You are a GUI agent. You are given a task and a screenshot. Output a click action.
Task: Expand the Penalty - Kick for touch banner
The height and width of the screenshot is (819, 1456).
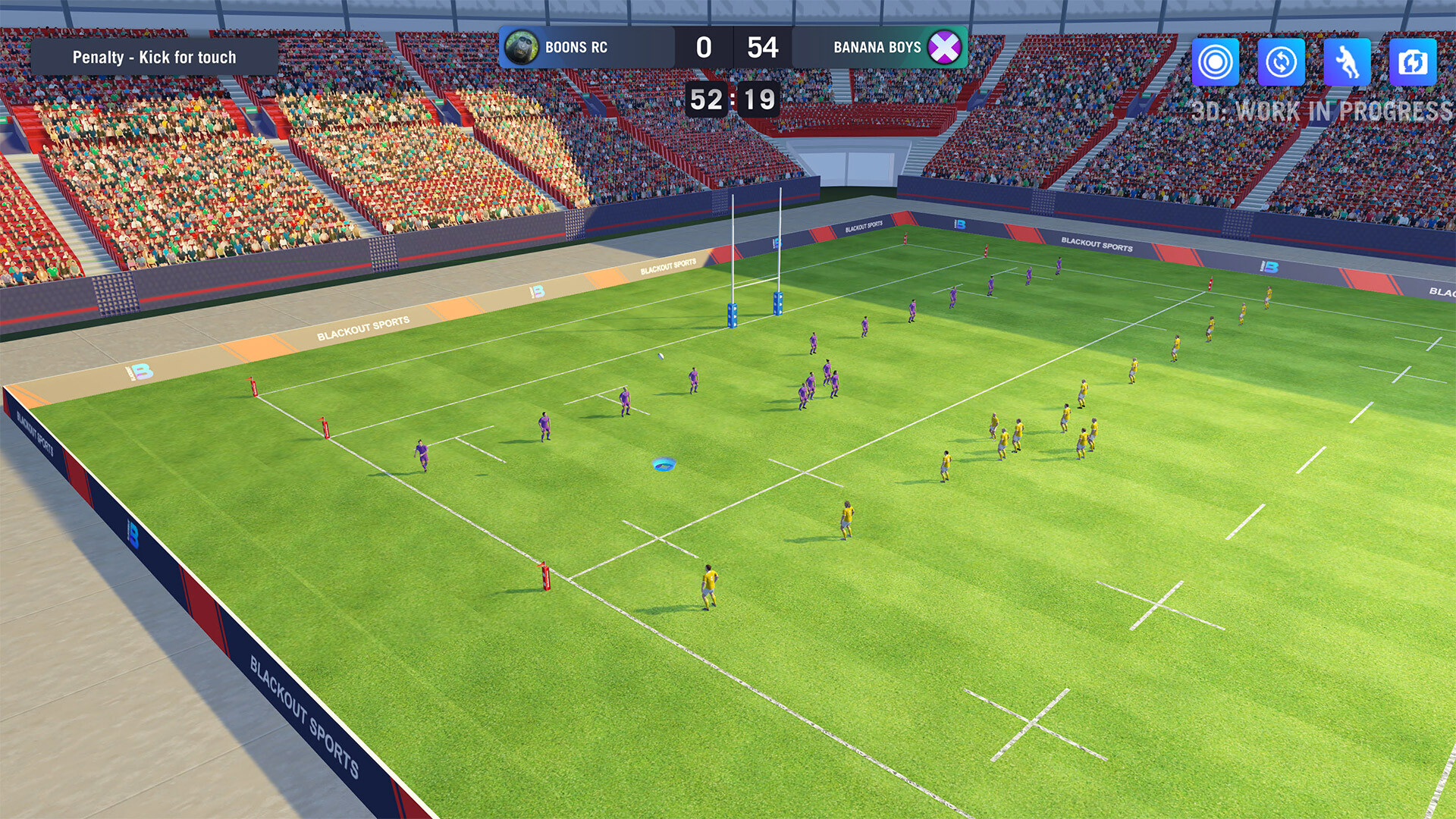(154, 57)
